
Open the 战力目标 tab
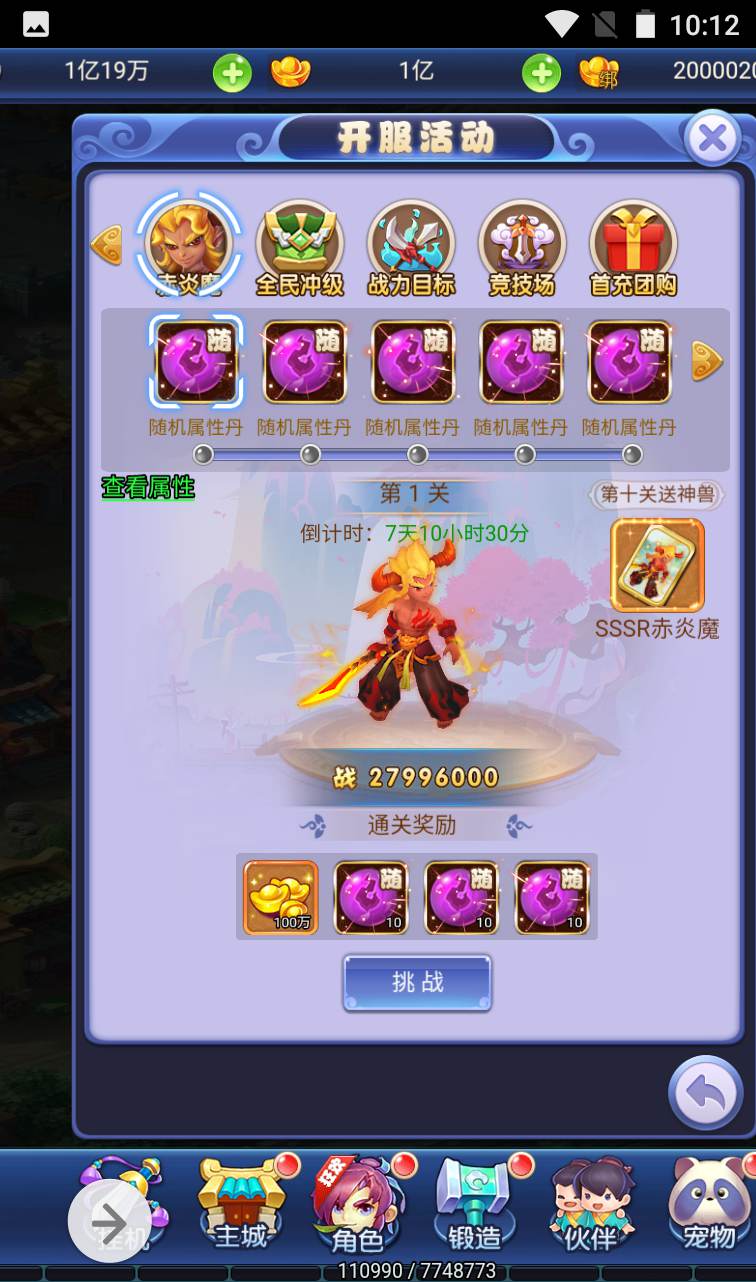411,249
